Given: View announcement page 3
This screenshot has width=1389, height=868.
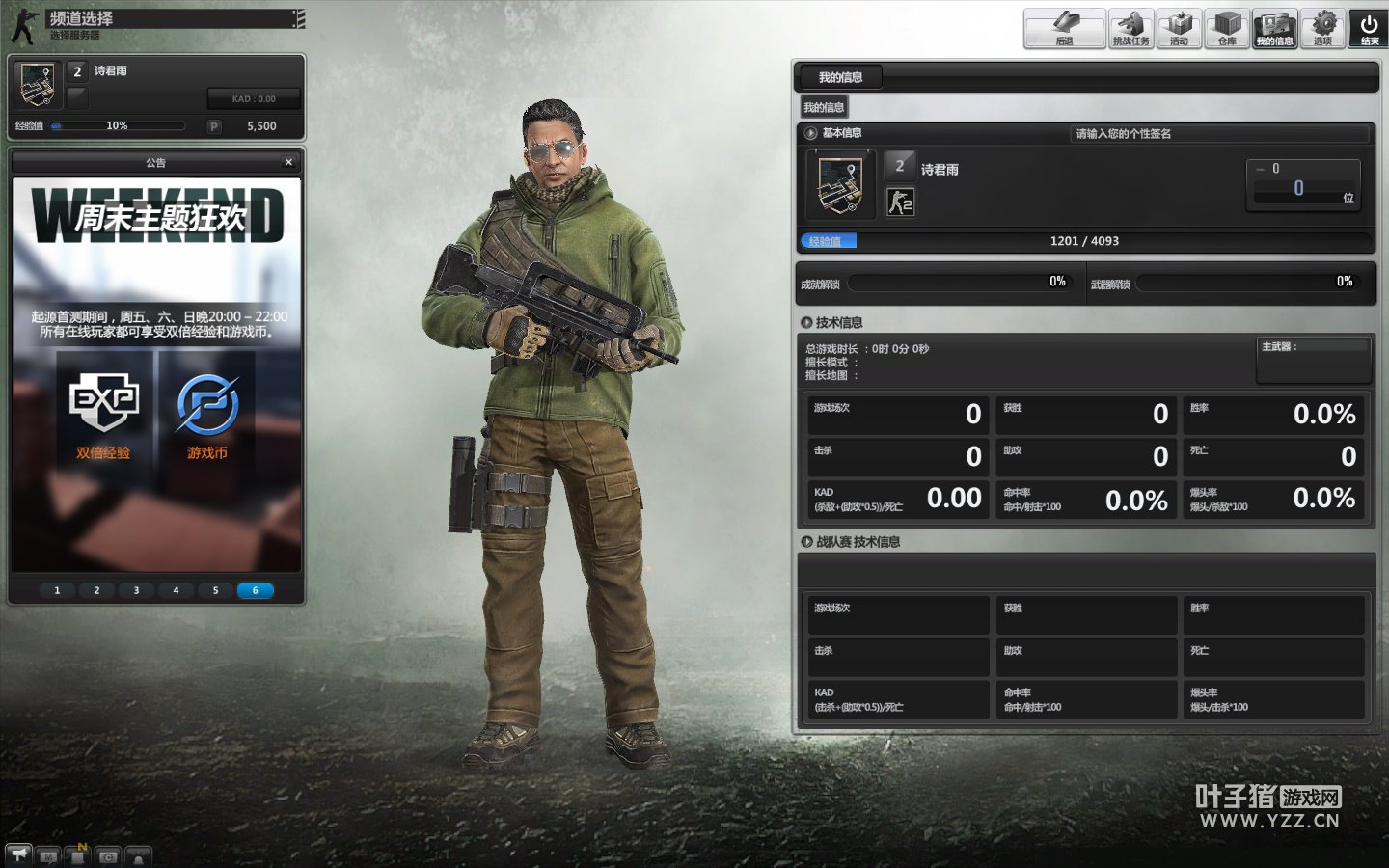Looking at the screenshot, I should (x=136, y=590).
